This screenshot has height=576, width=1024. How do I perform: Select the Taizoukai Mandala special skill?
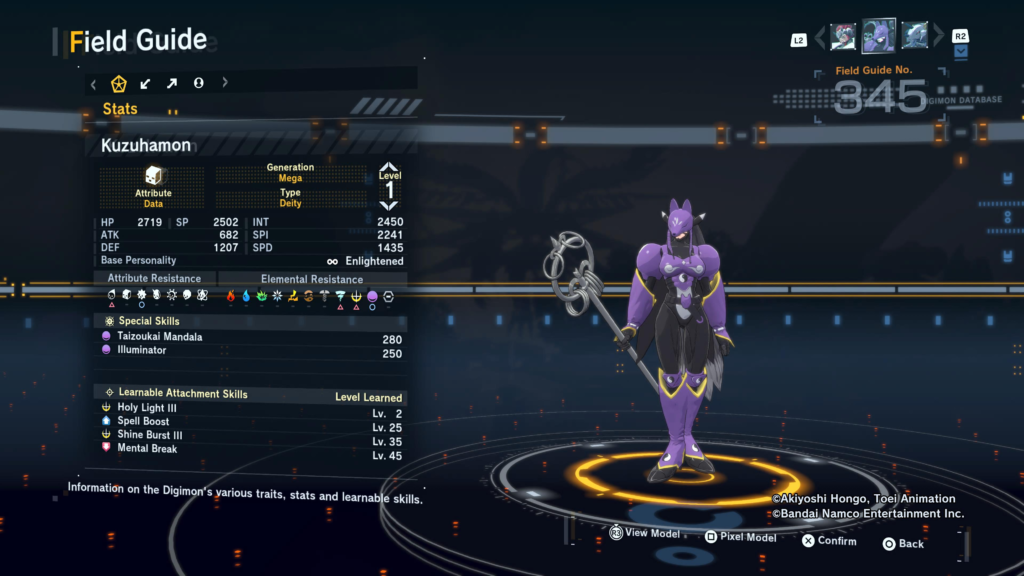click(160, 337)
